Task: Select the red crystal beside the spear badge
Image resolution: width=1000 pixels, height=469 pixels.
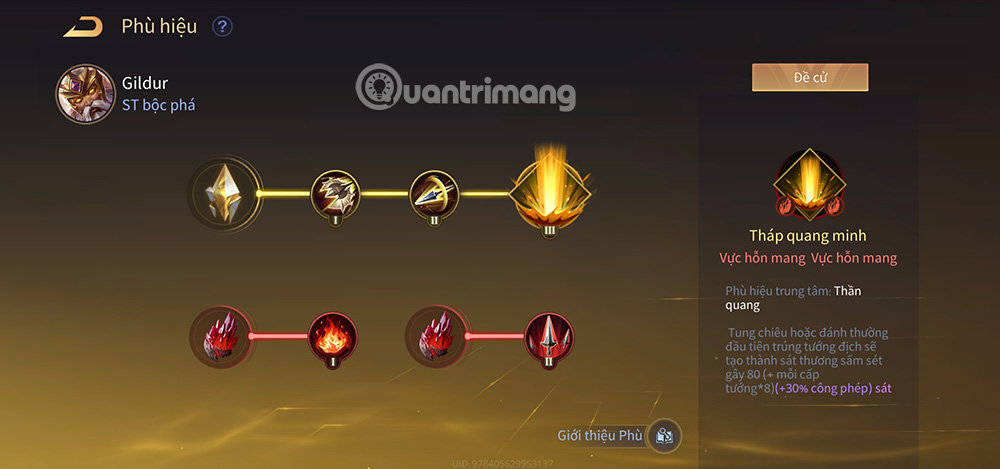Action: tap(432, 337)
